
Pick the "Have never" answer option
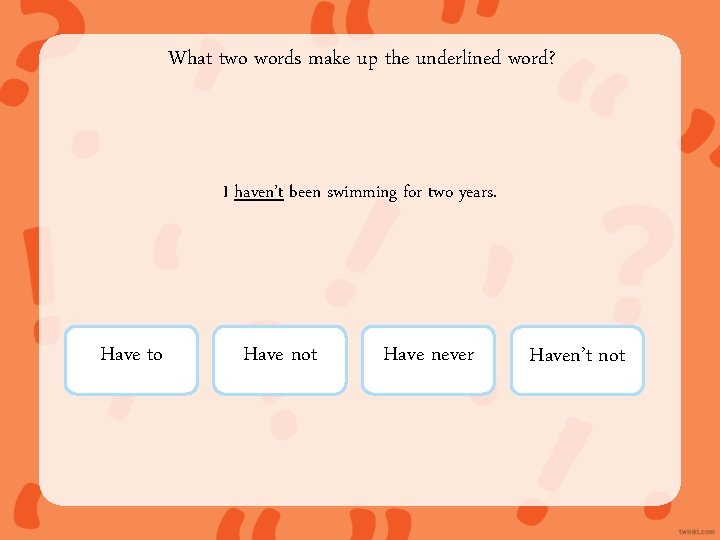point(428,359)
